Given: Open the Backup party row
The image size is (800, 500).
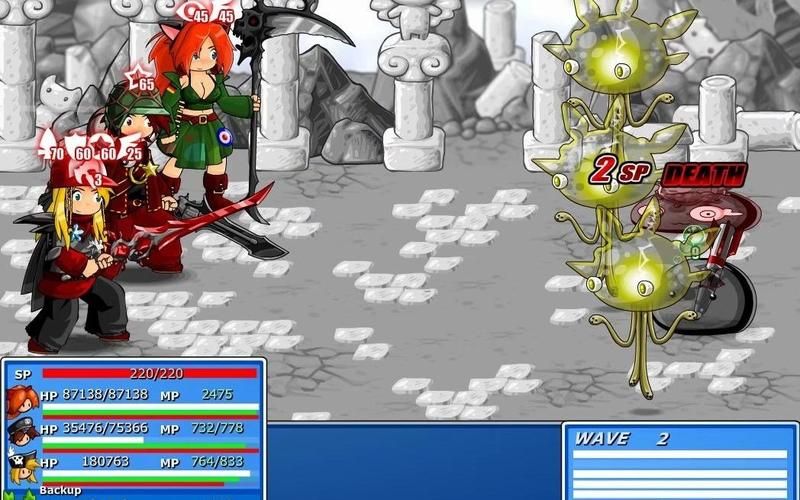Looking at the screenshot, I should pyautogui.click(x=60, y=492).
